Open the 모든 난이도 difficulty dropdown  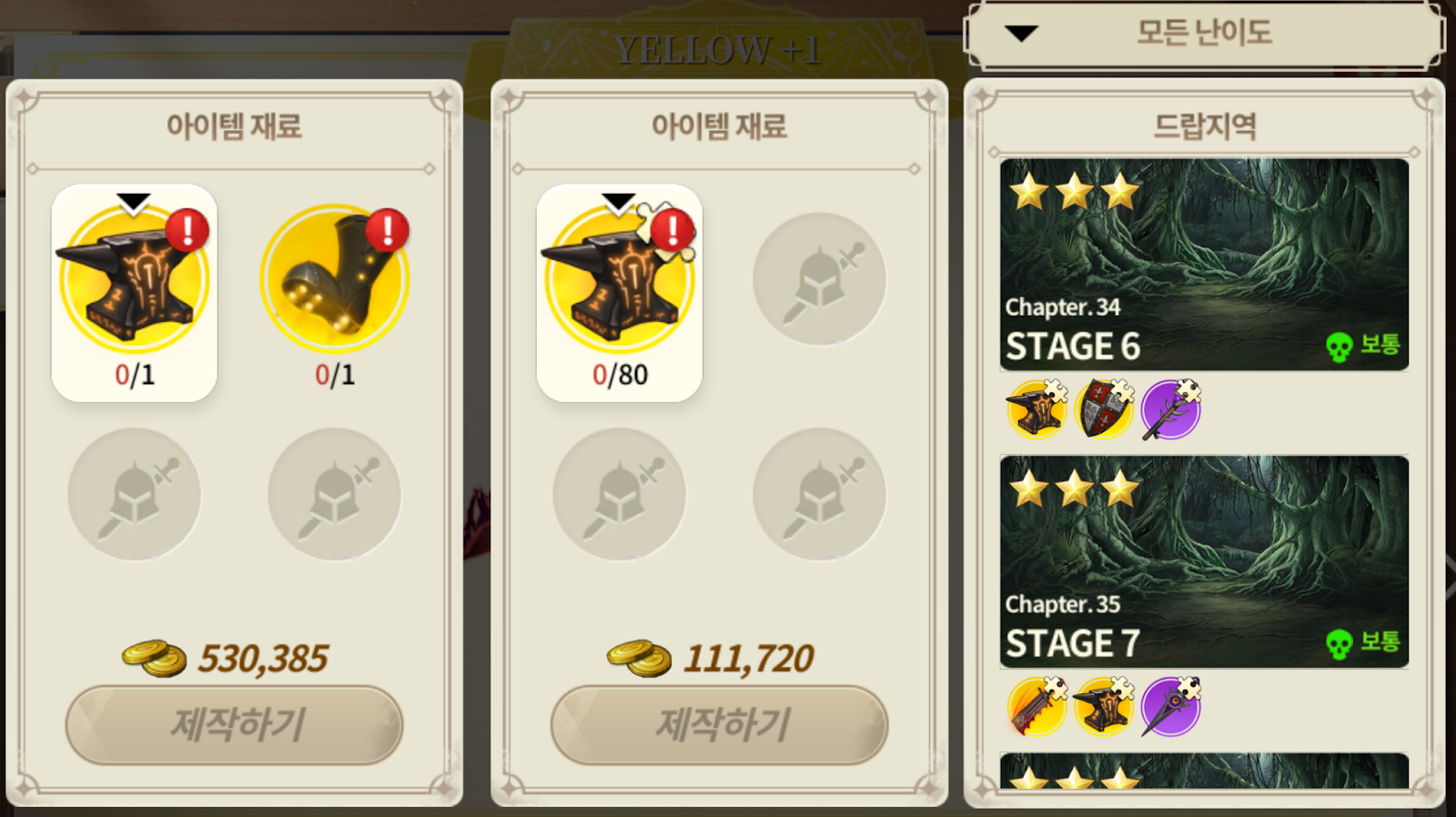[1203, 35]
